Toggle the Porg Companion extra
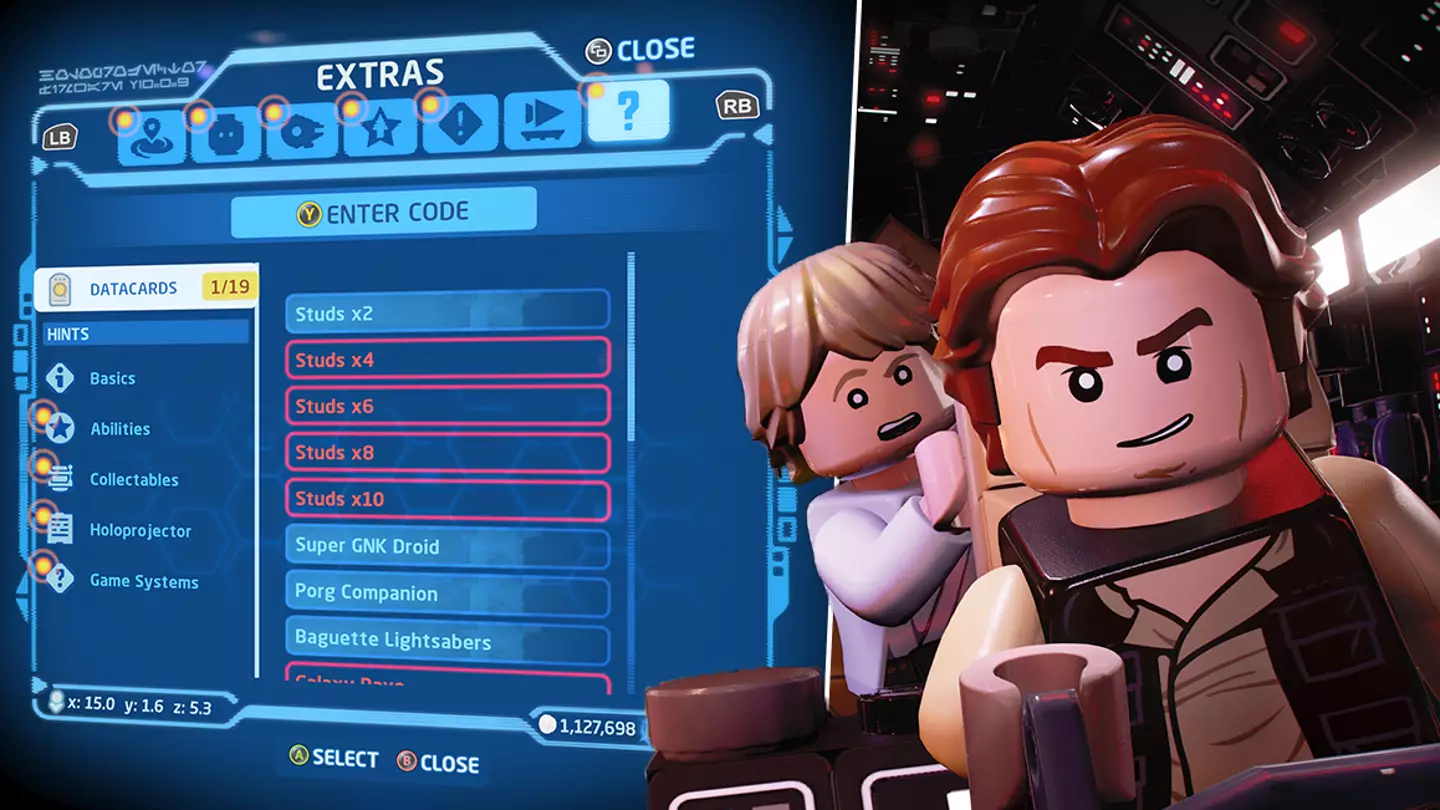The height and width of the screenshot is (810, 1440). [x=447, y=593]
